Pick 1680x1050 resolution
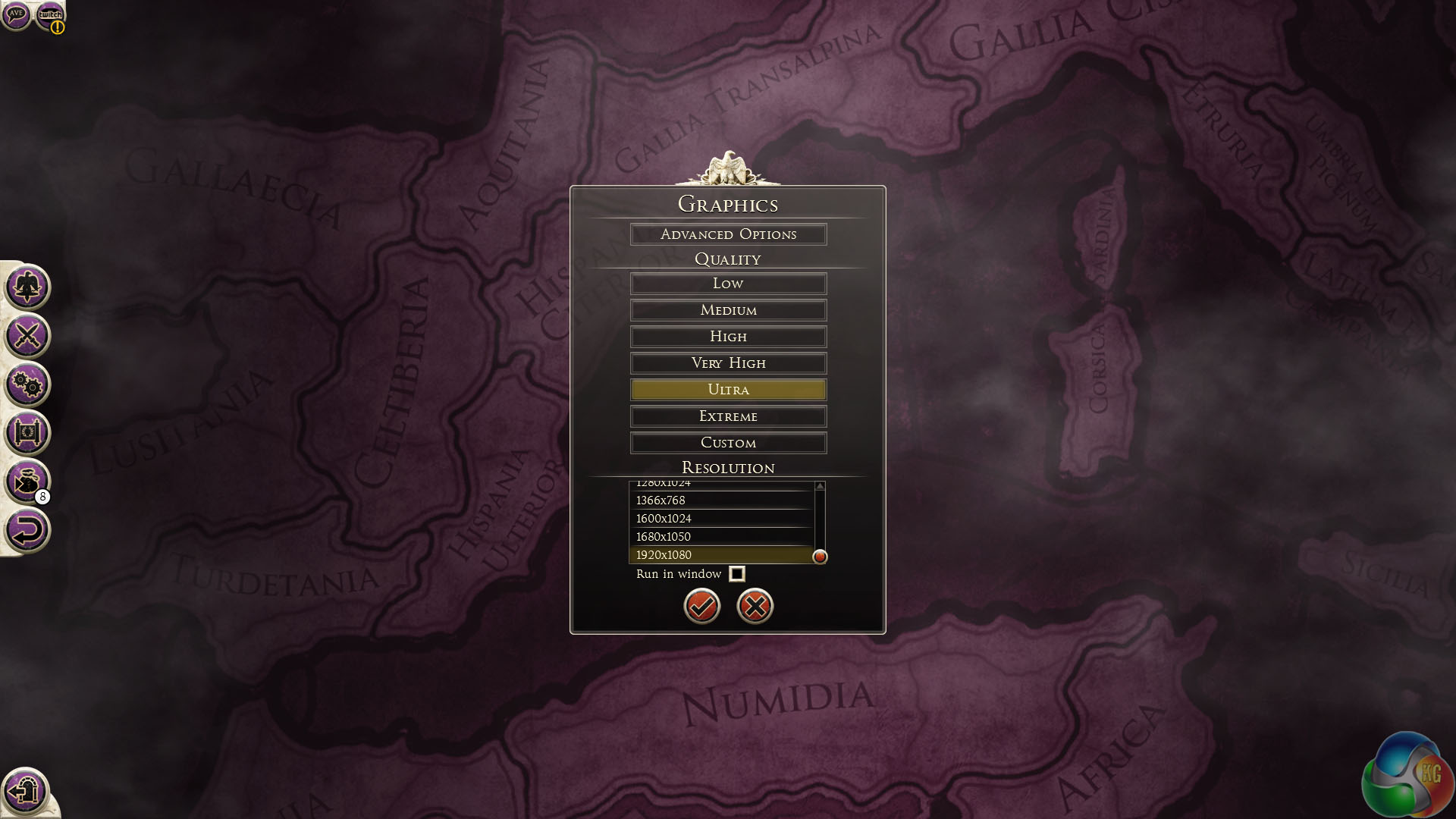Screen dimensions: 1456x819 (720, 537)
